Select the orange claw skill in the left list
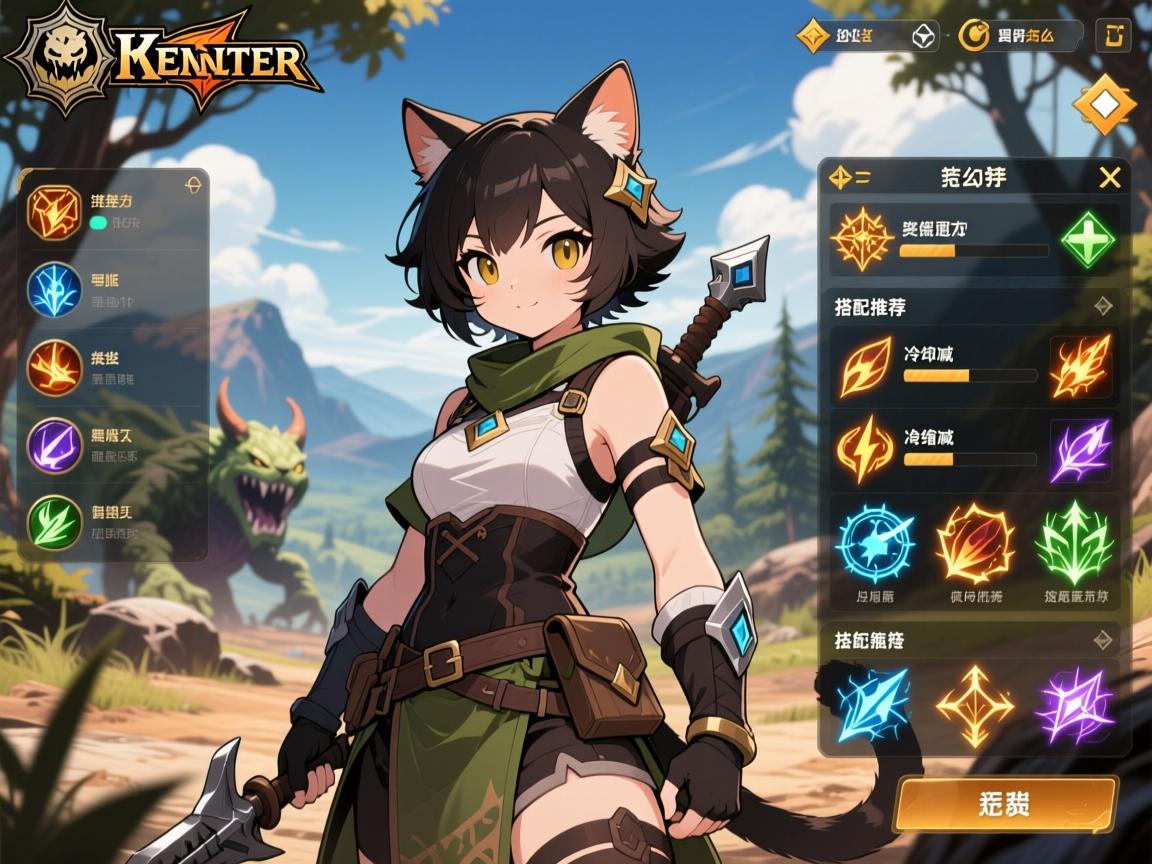This screenshot has width=1152, height=864. click(54, 212)
